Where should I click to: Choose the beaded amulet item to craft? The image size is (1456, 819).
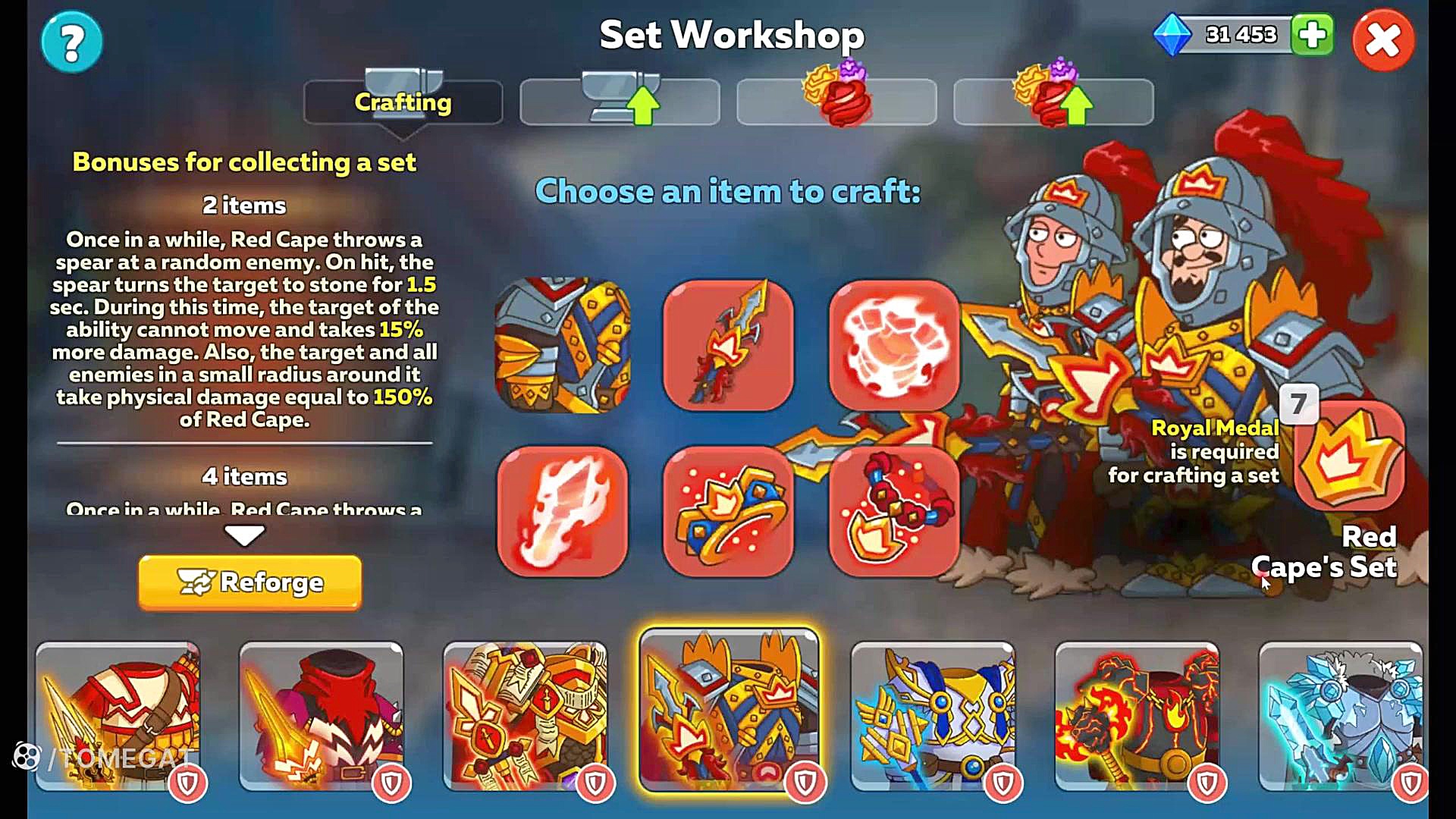coord(894,512)
